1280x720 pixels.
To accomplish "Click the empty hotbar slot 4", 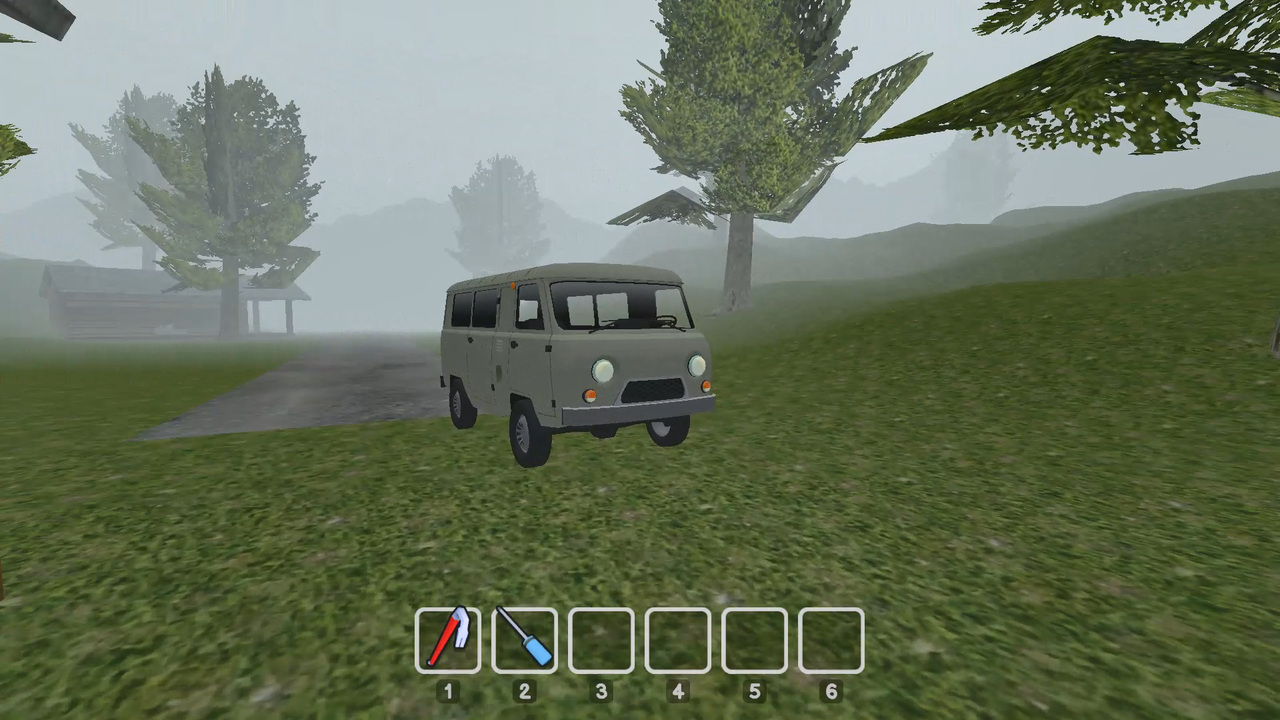I will [678, 640].
